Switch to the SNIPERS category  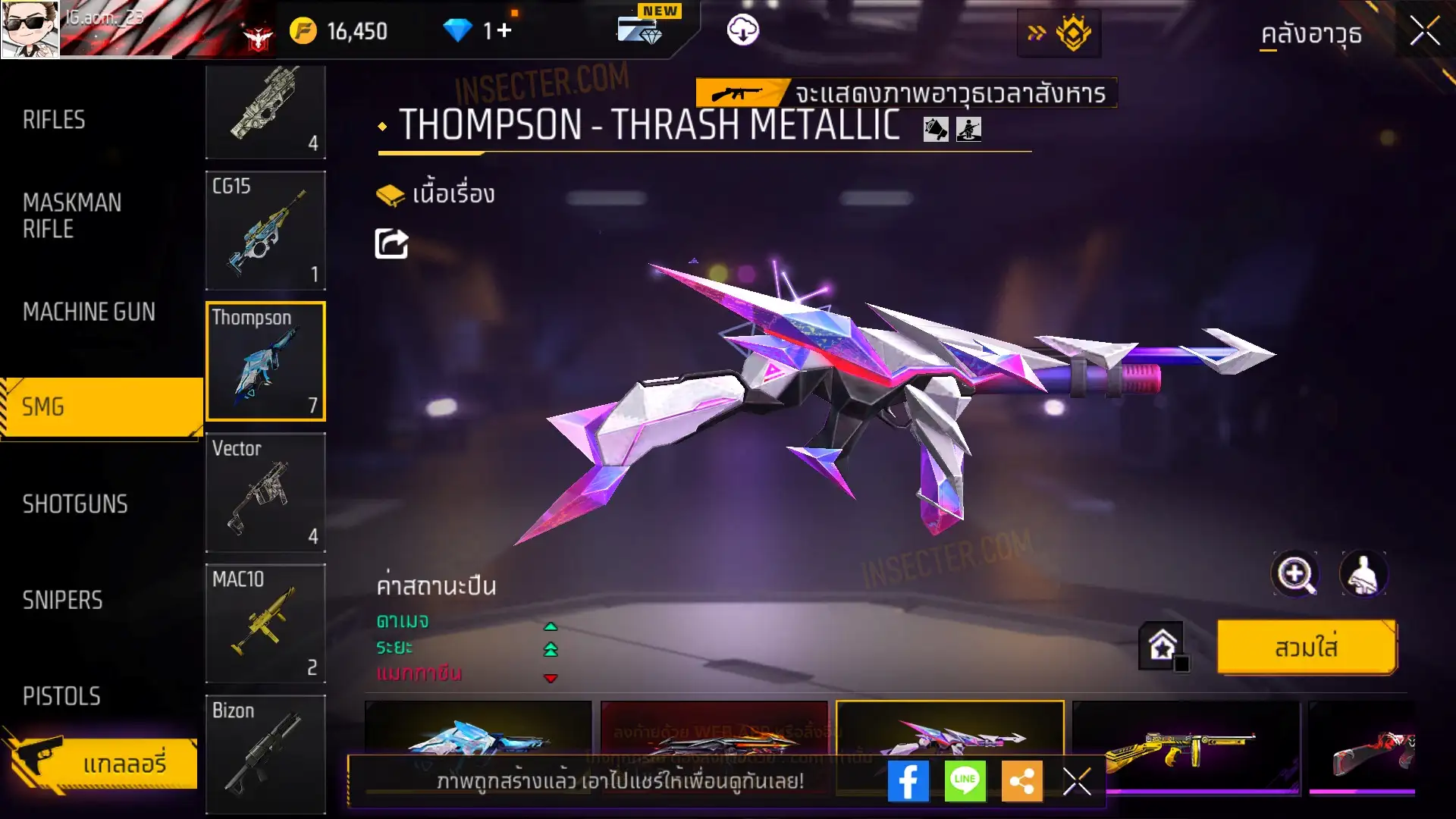[x=62, y=601]
